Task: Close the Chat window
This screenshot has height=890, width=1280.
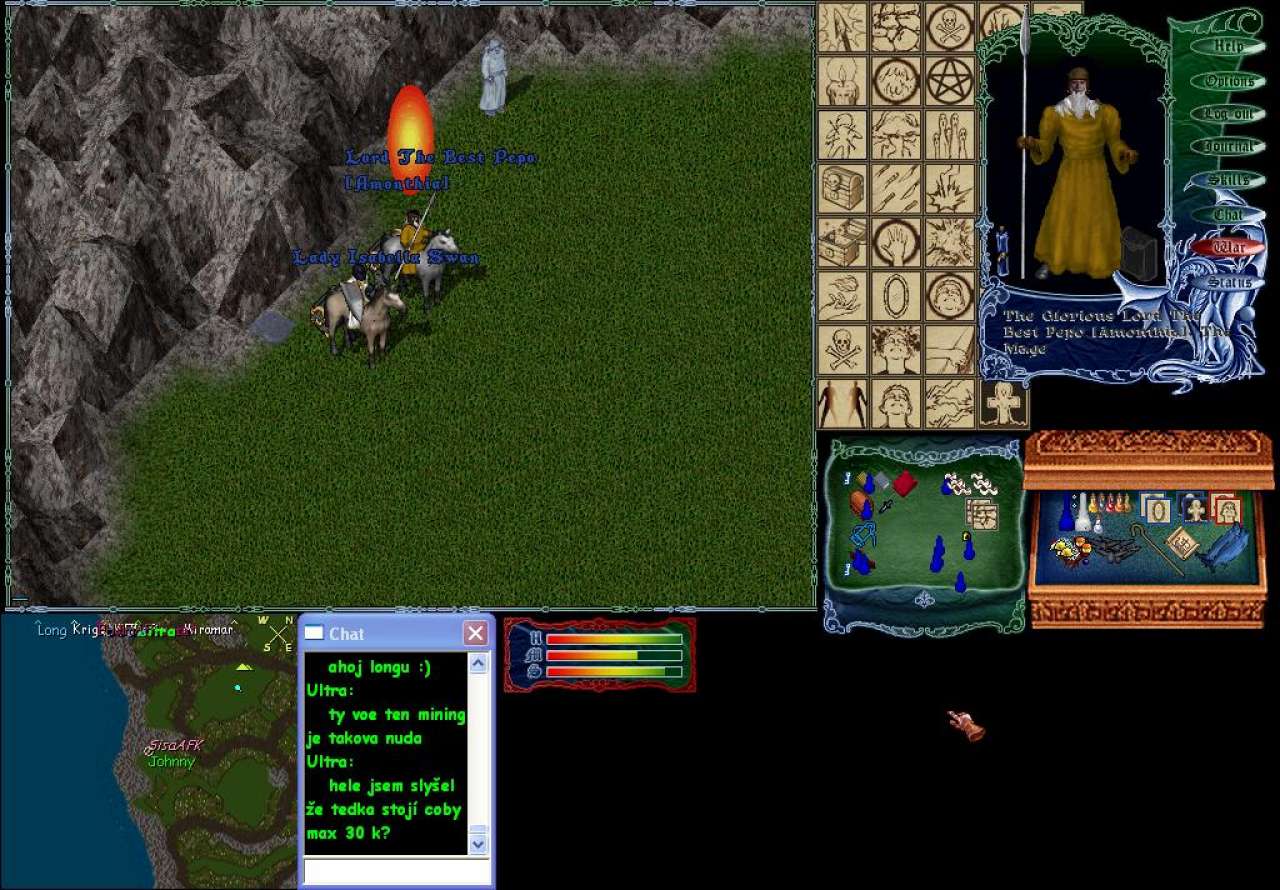Action: (476, 633)
